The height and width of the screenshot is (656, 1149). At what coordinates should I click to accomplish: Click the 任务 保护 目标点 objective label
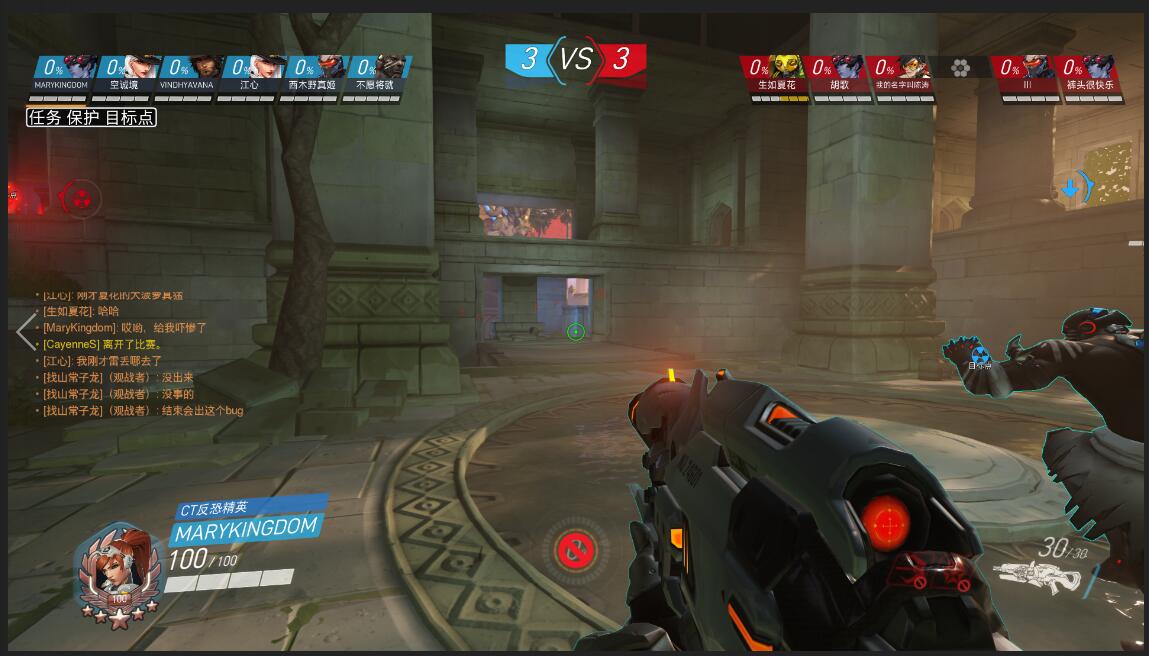pos(91,117)
